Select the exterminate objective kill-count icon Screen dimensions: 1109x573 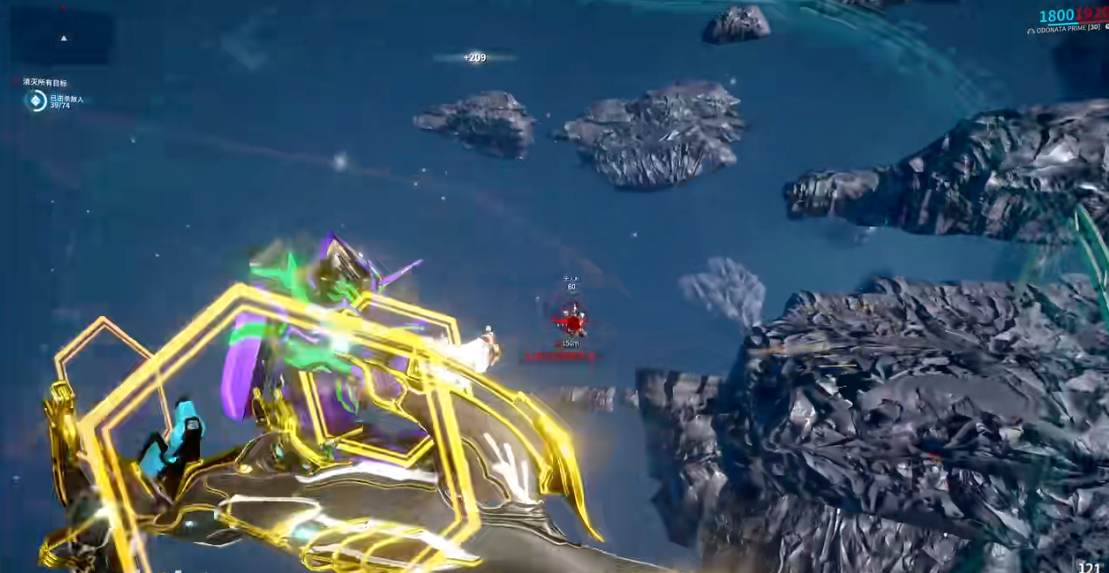pos(36,100)
